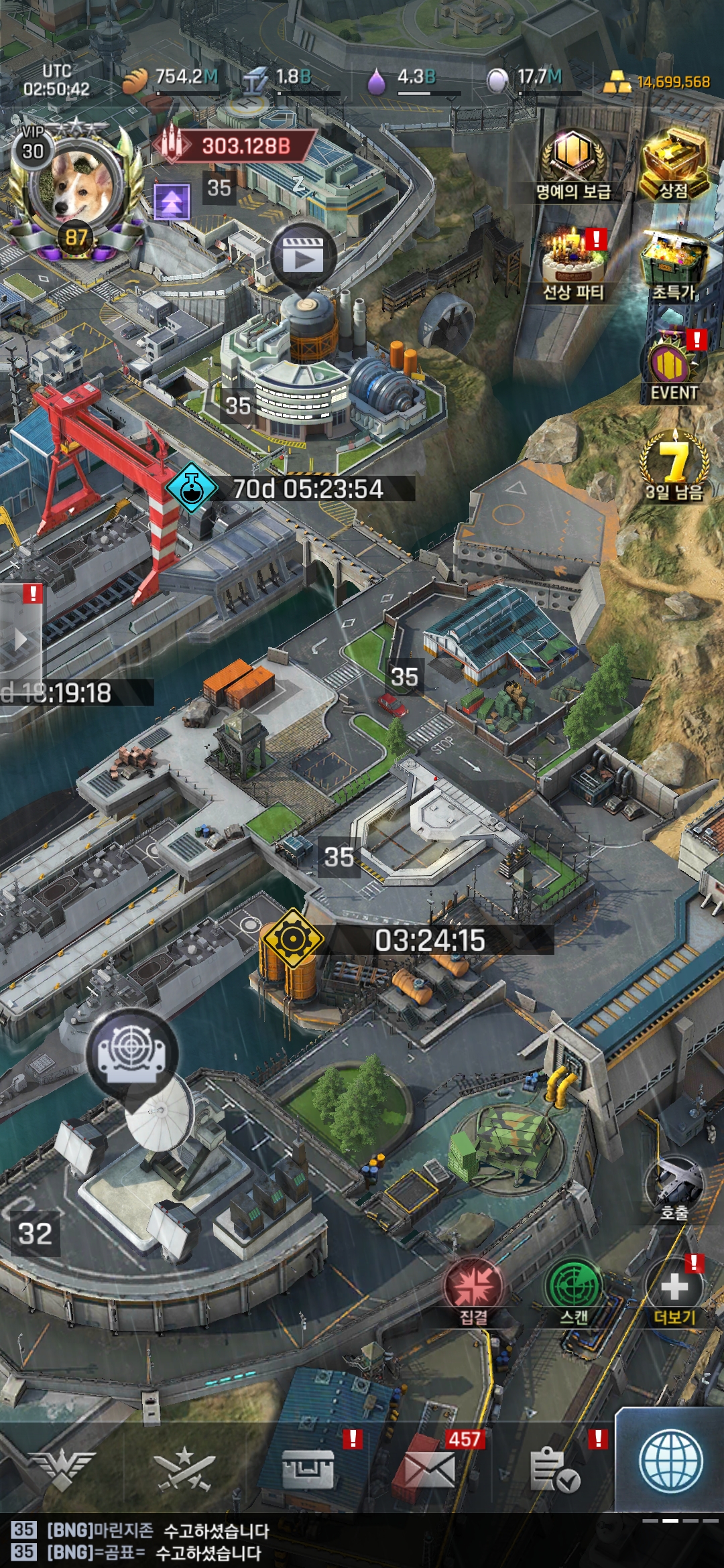Tap the video clapperboard bubble
724x1568 pixels.
point(303,255)
